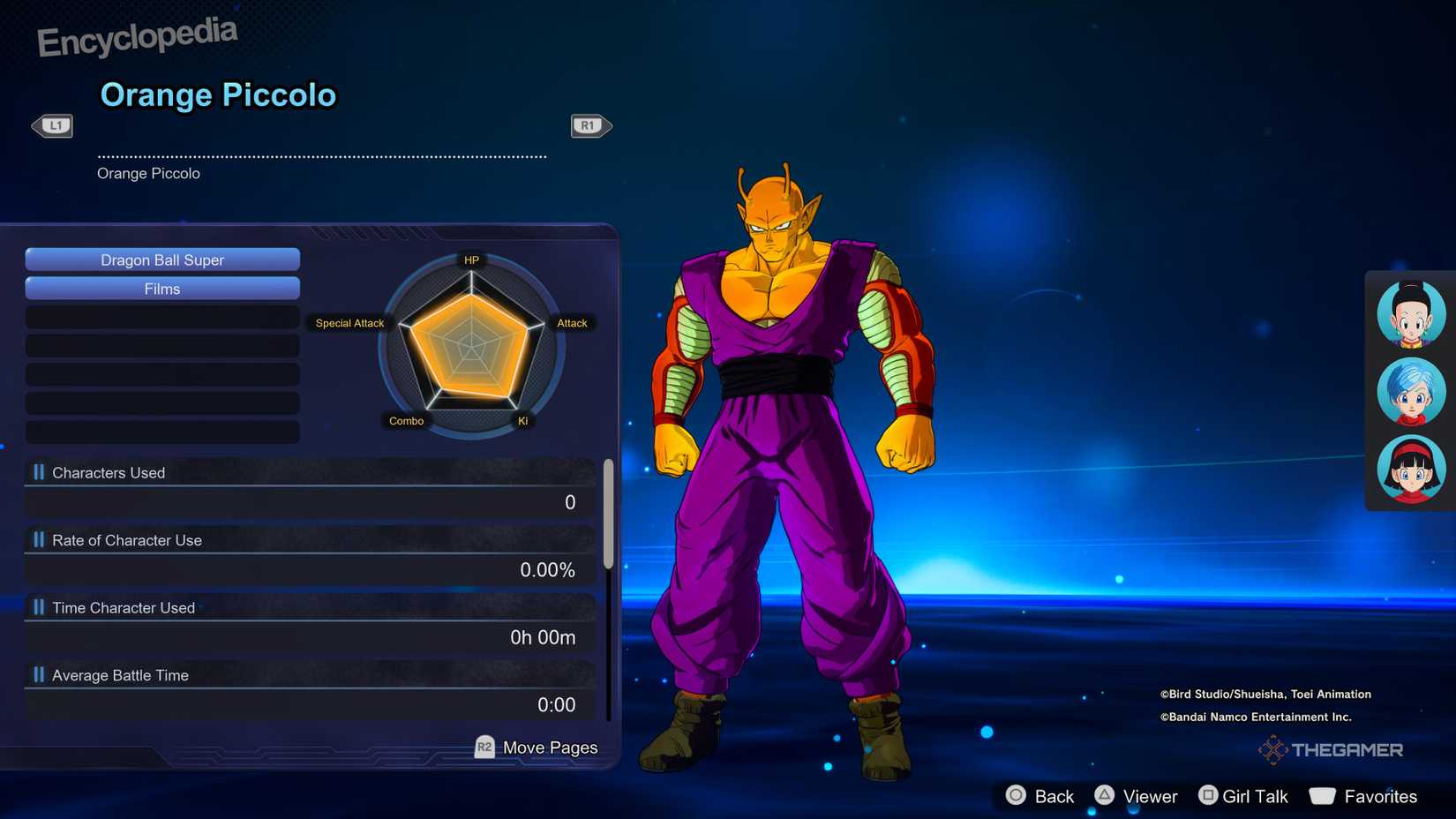Select the circle Back icon
Image resolution: width=1456 pixels, height=819 pixels.
[x=1017, y=795]
